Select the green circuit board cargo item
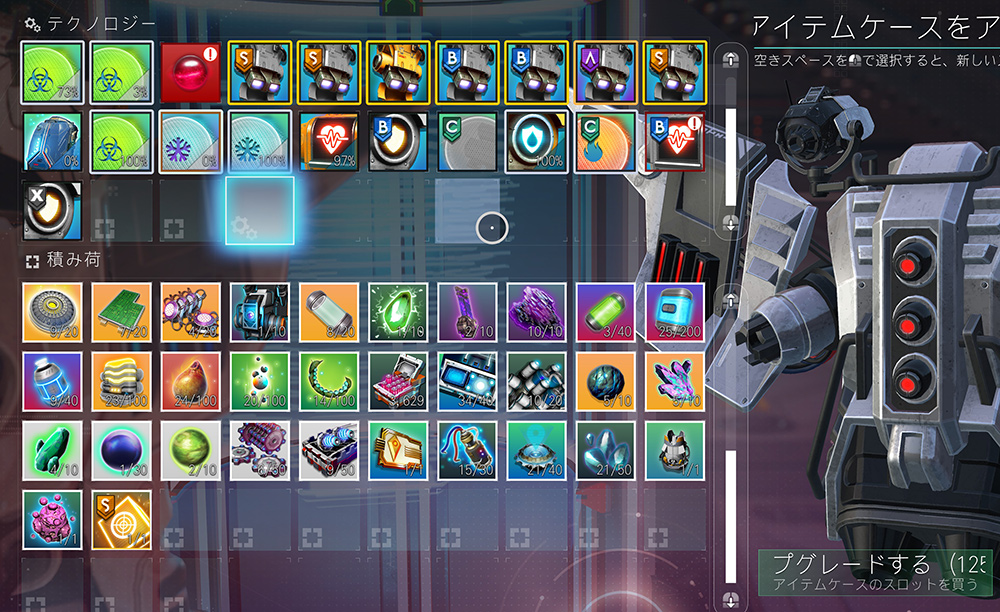The width and height of the screenshot is (1000, 612). point(122,312)
